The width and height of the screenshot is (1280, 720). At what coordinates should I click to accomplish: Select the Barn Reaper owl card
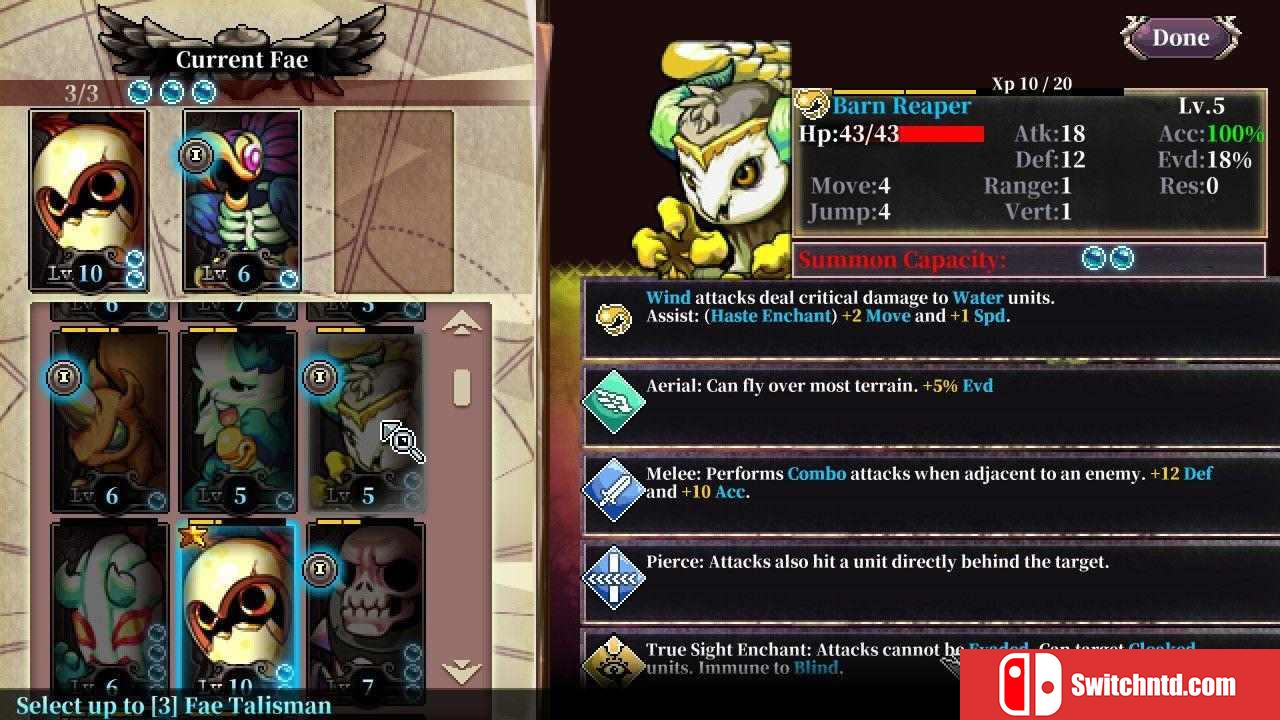365,422
